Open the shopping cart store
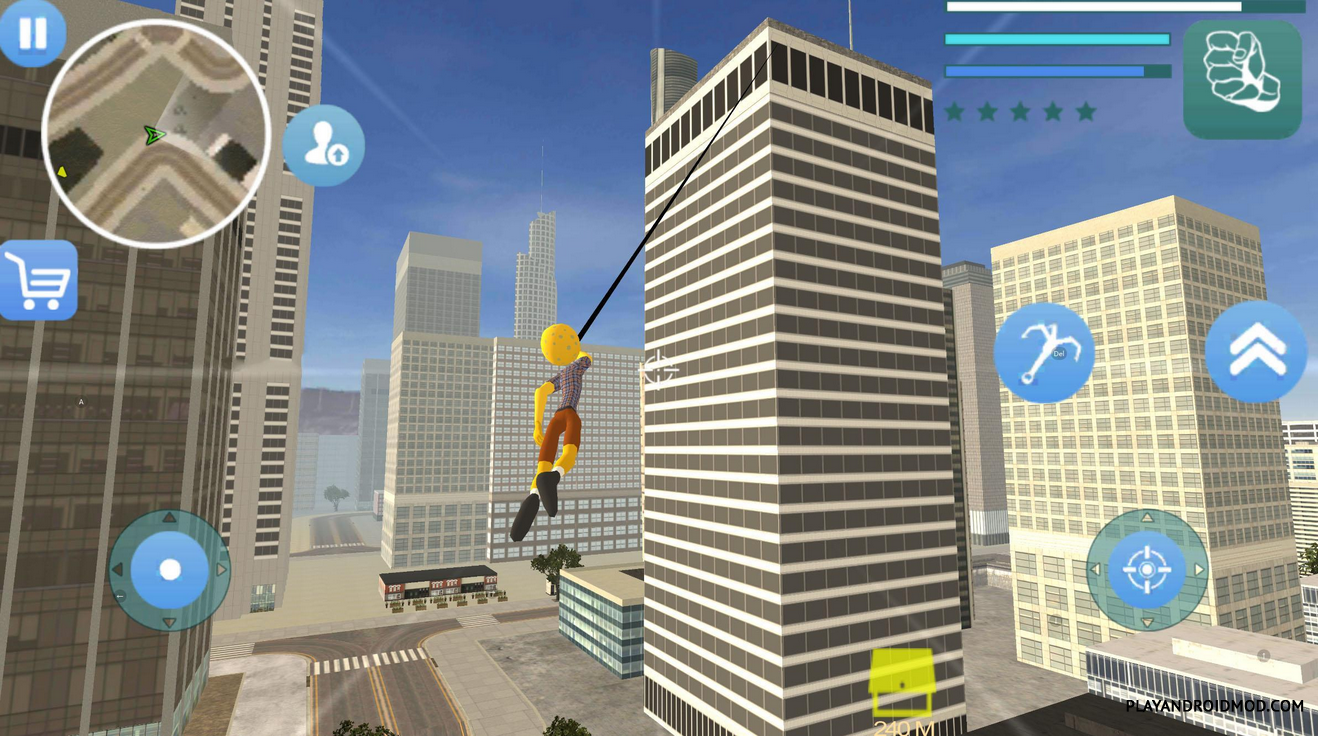 (39, 280)
